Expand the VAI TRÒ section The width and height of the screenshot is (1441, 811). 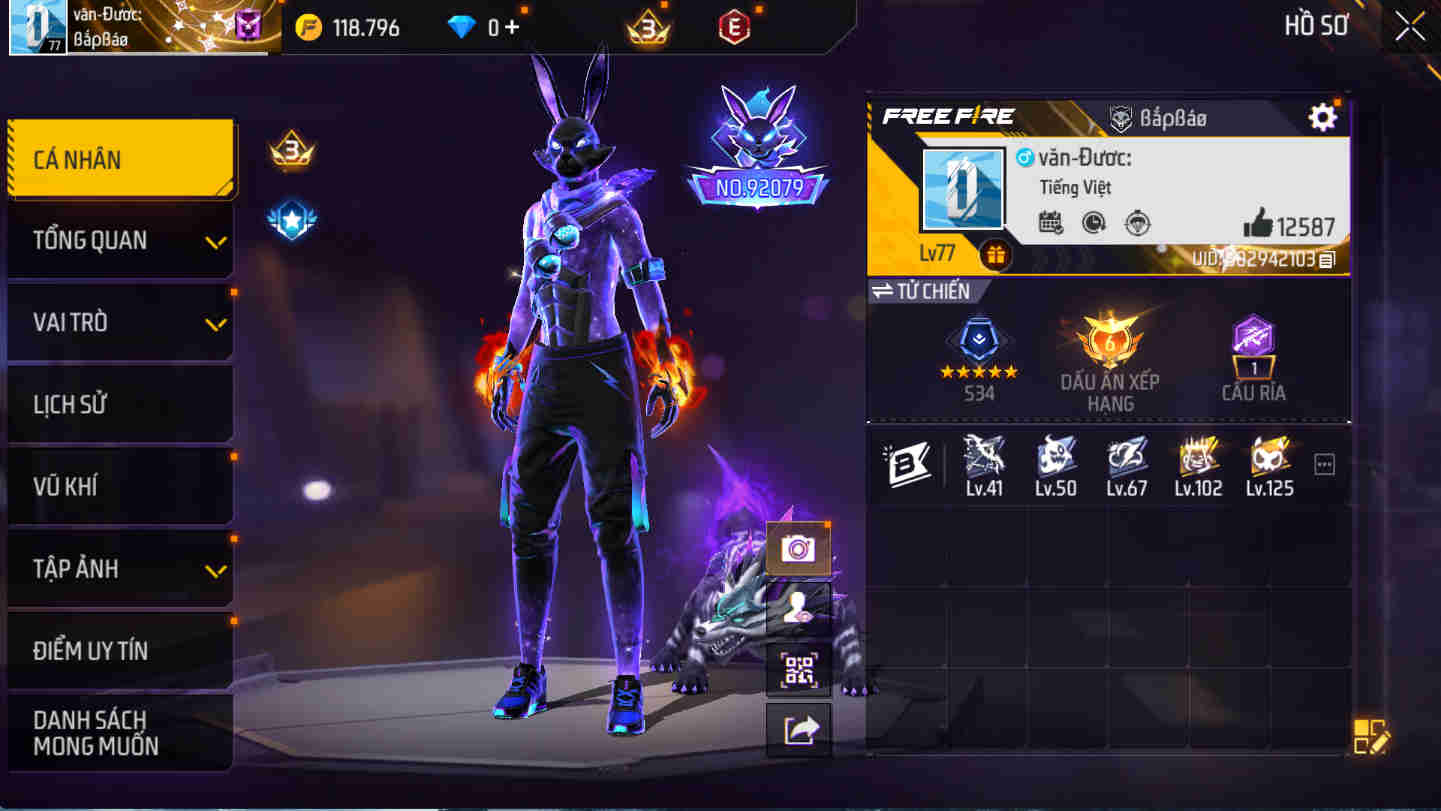[120, 322]
